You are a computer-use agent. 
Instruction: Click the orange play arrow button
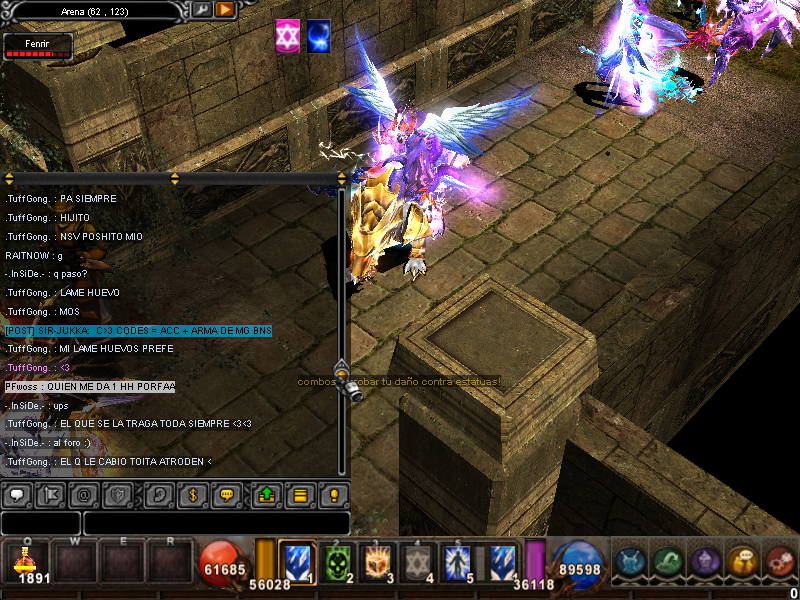(225, 10)
